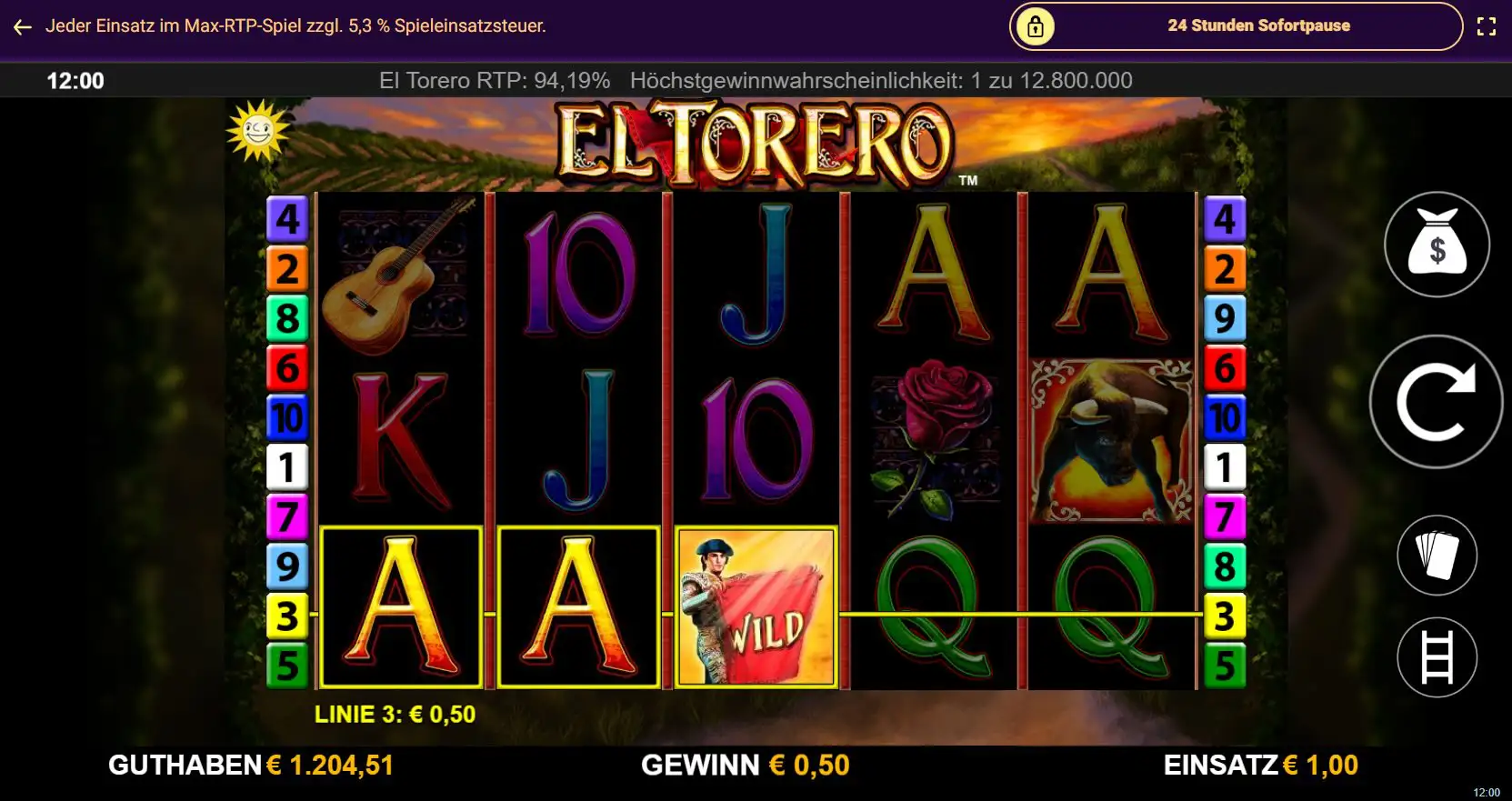Screen dimensions: 1512x801
Task: Go back using the arrow icon
Action: click(21, 26)
